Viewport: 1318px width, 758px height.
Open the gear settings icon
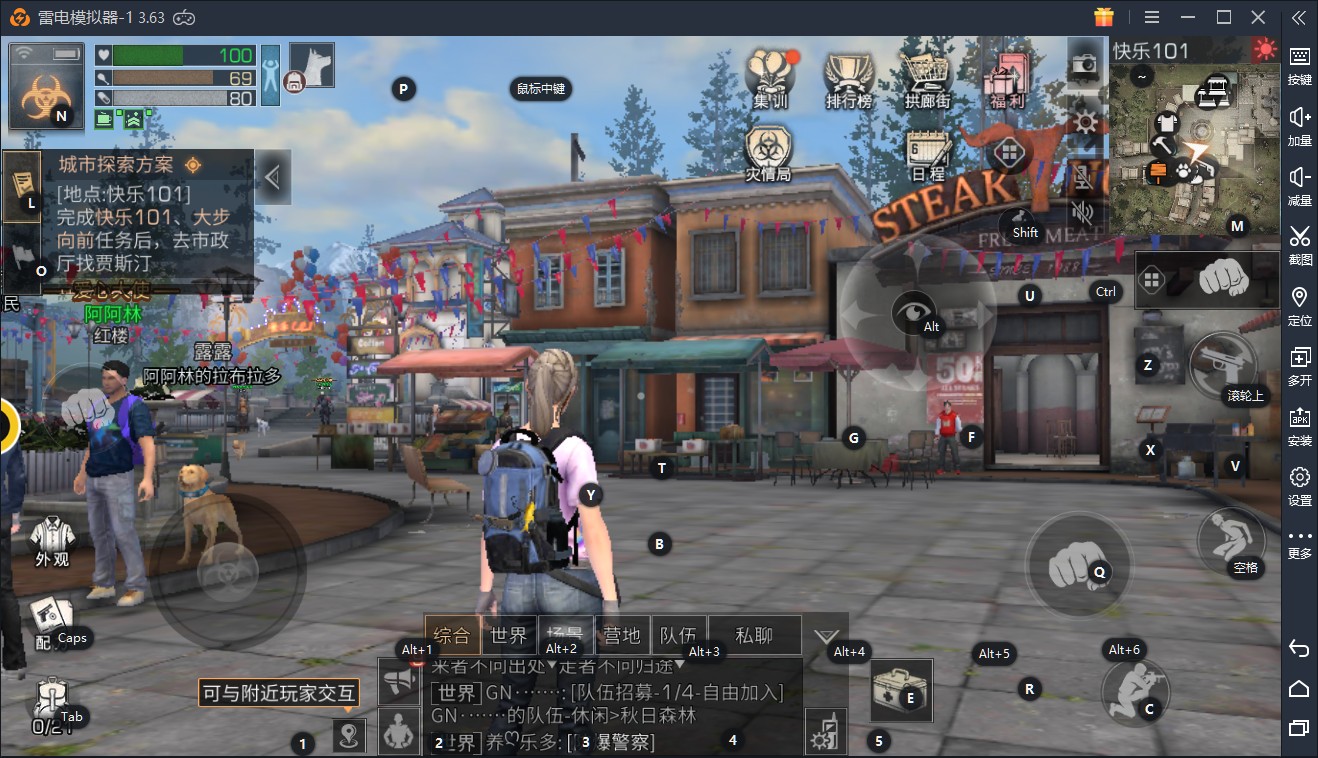pos(1084,121)
